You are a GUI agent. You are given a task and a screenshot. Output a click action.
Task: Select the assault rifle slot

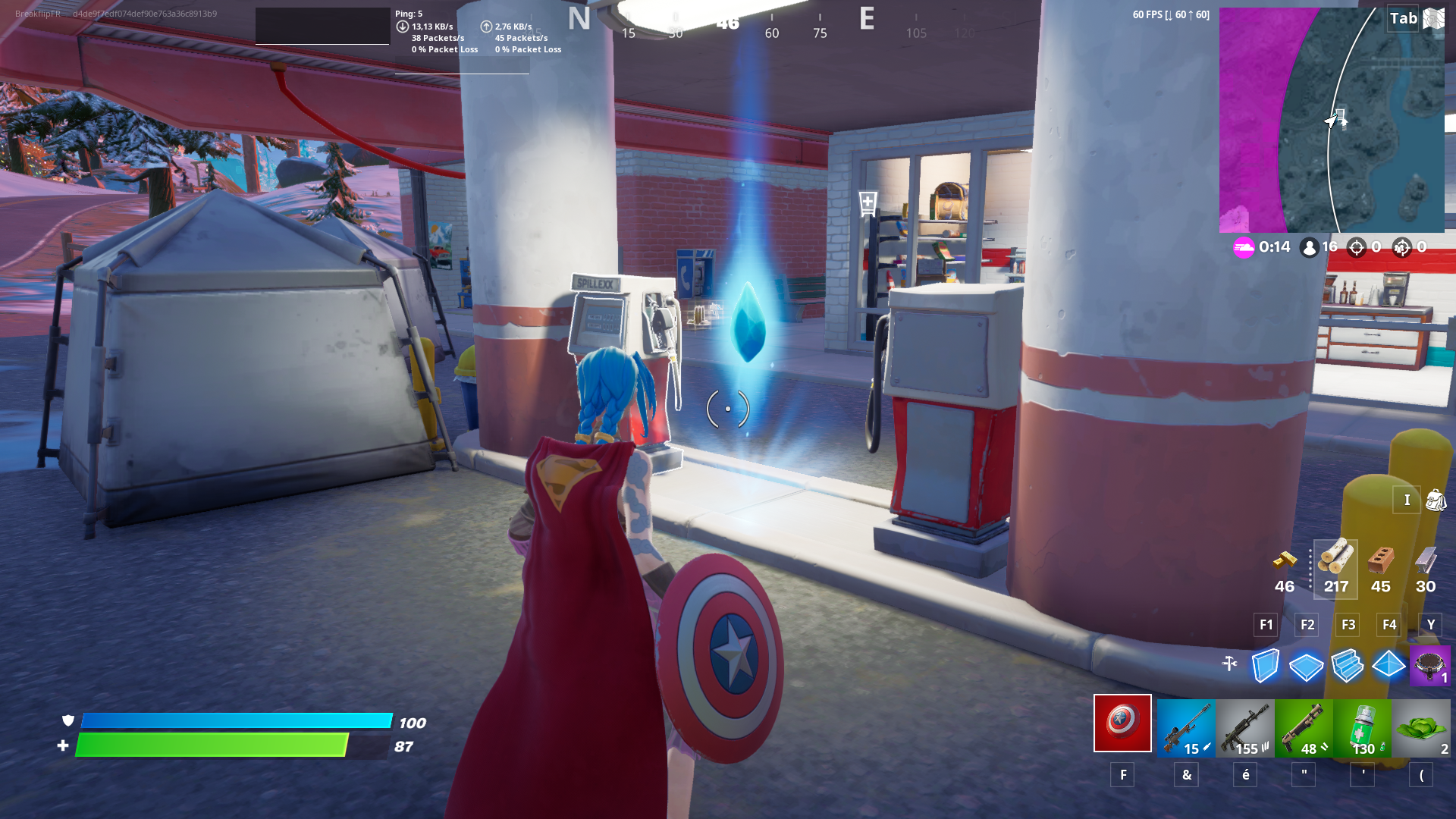[1244, 726]
